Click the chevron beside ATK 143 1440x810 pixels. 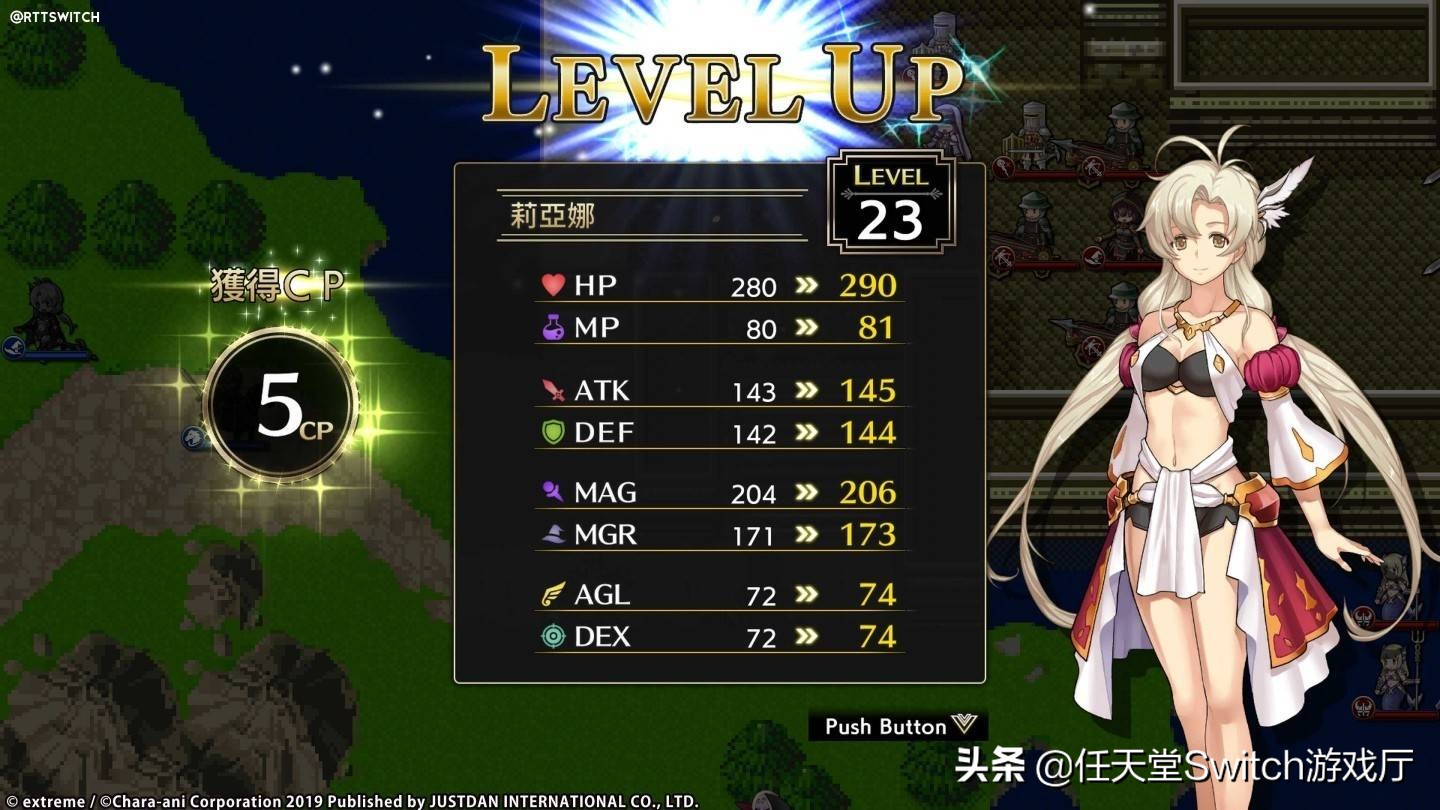[807, 390]
